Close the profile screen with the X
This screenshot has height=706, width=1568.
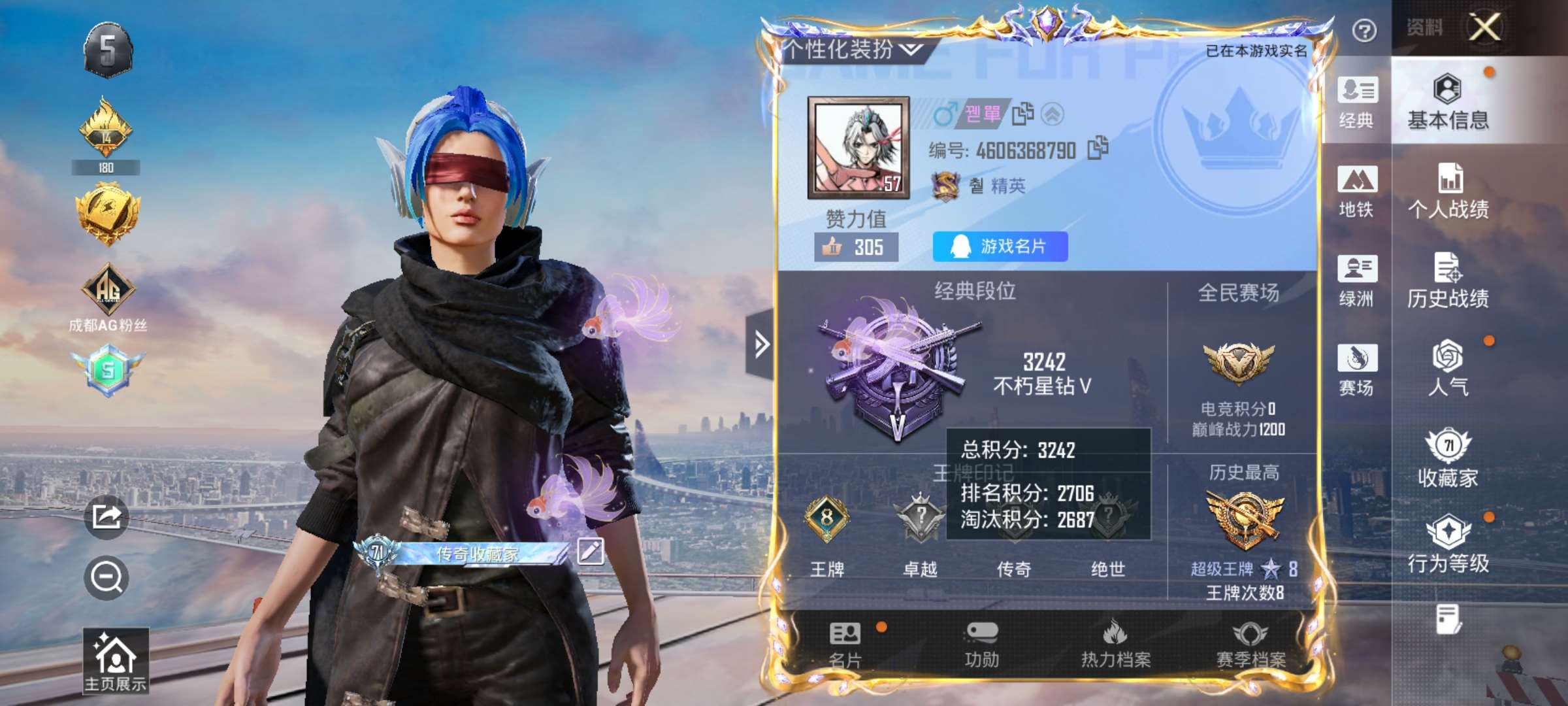[x=1484, y=27]
